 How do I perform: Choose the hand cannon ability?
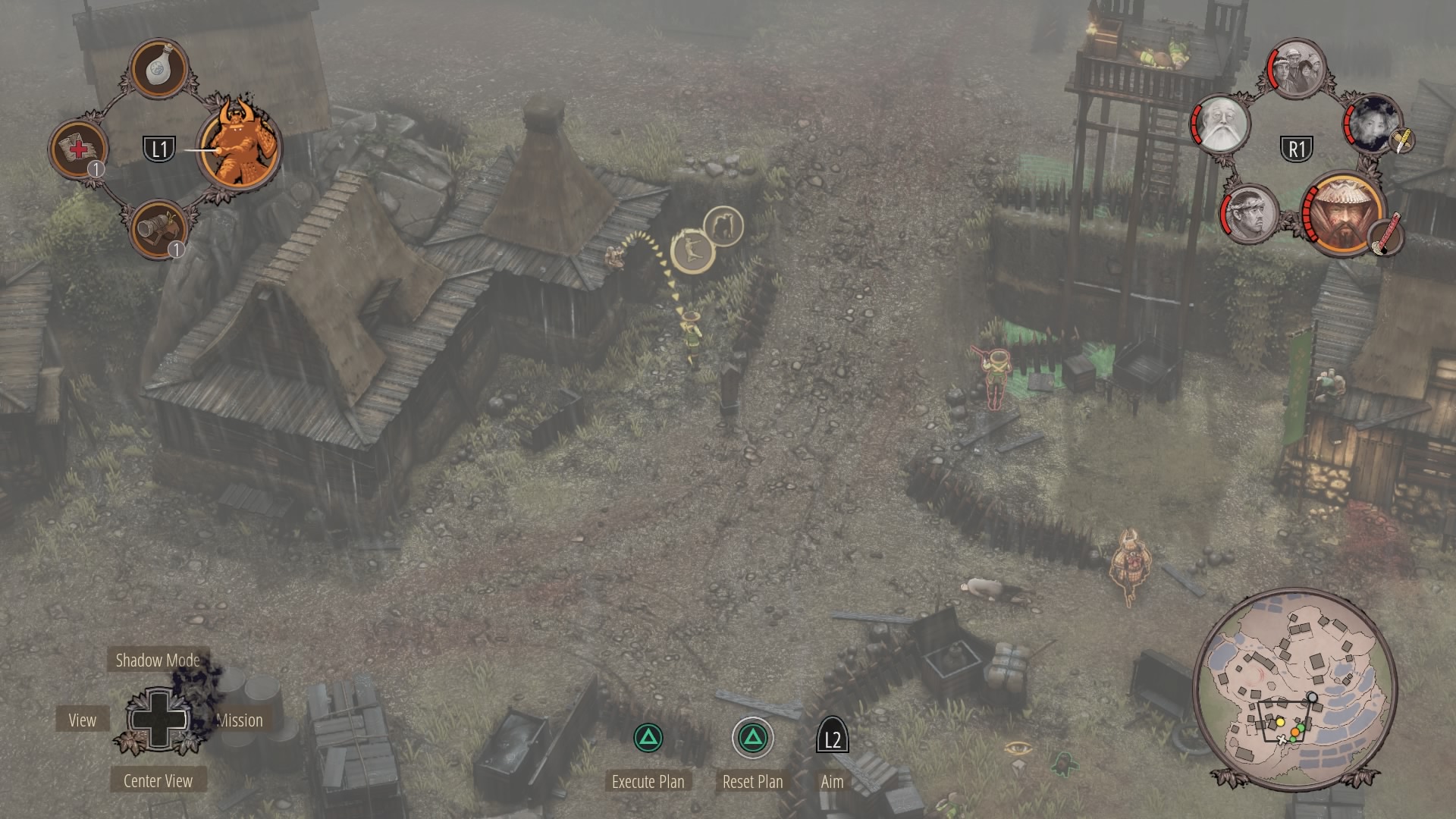159,227
